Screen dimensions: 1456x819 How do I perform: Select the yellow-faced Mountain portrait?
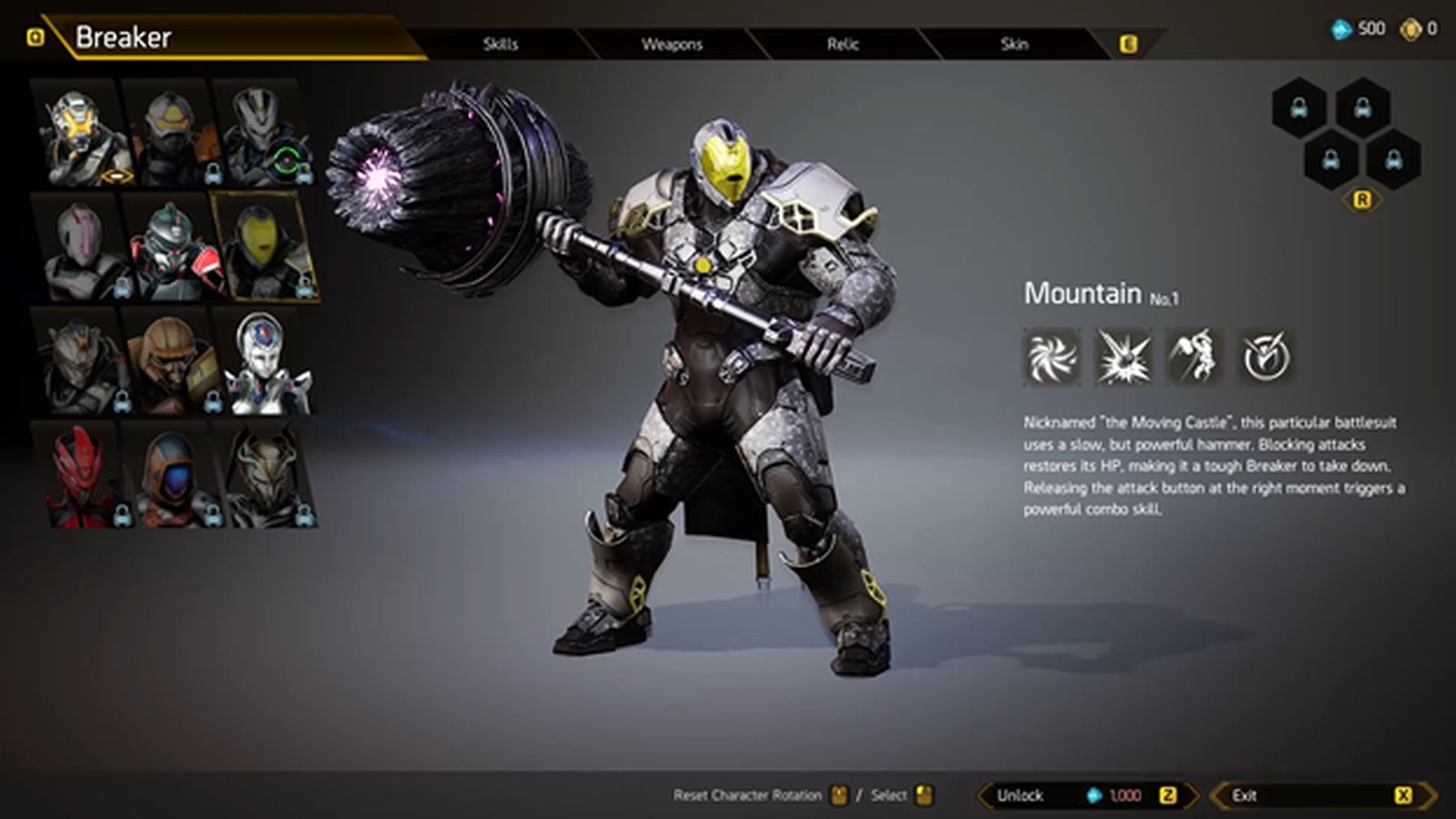[264, 248]
